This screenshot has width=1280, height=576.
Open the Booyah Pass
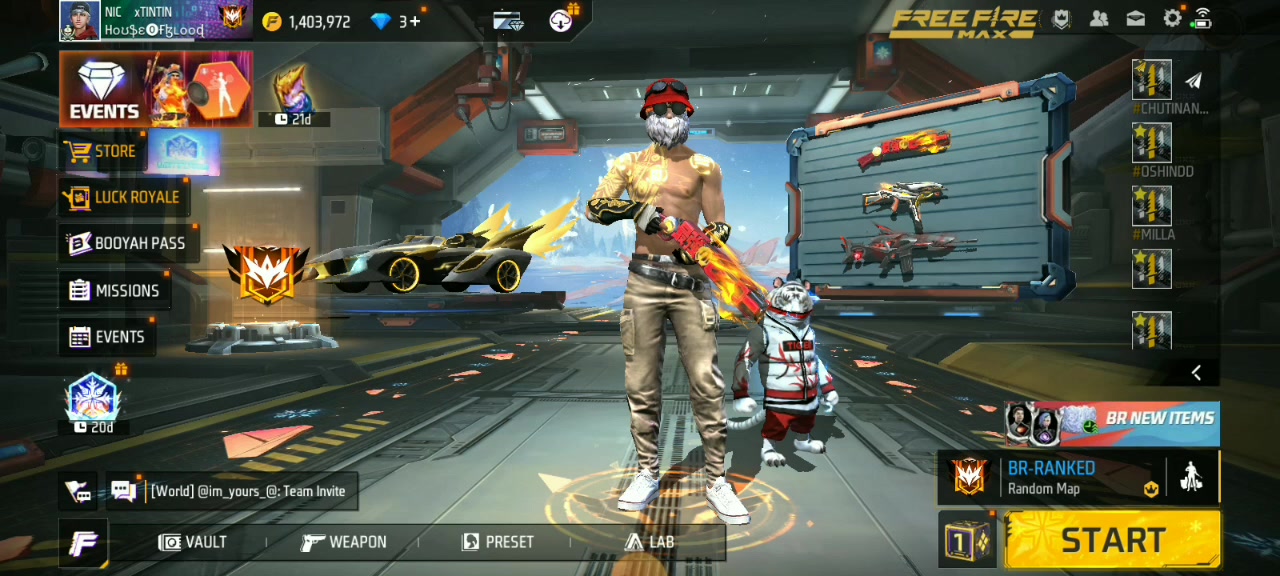(126, 243)
